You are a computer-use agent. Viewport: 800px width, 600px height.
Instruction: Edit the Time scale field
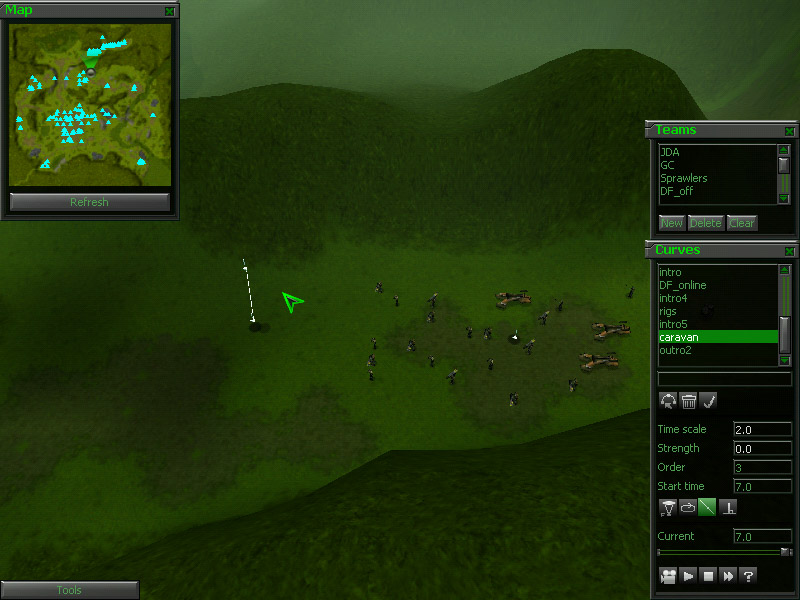(762, 429)
